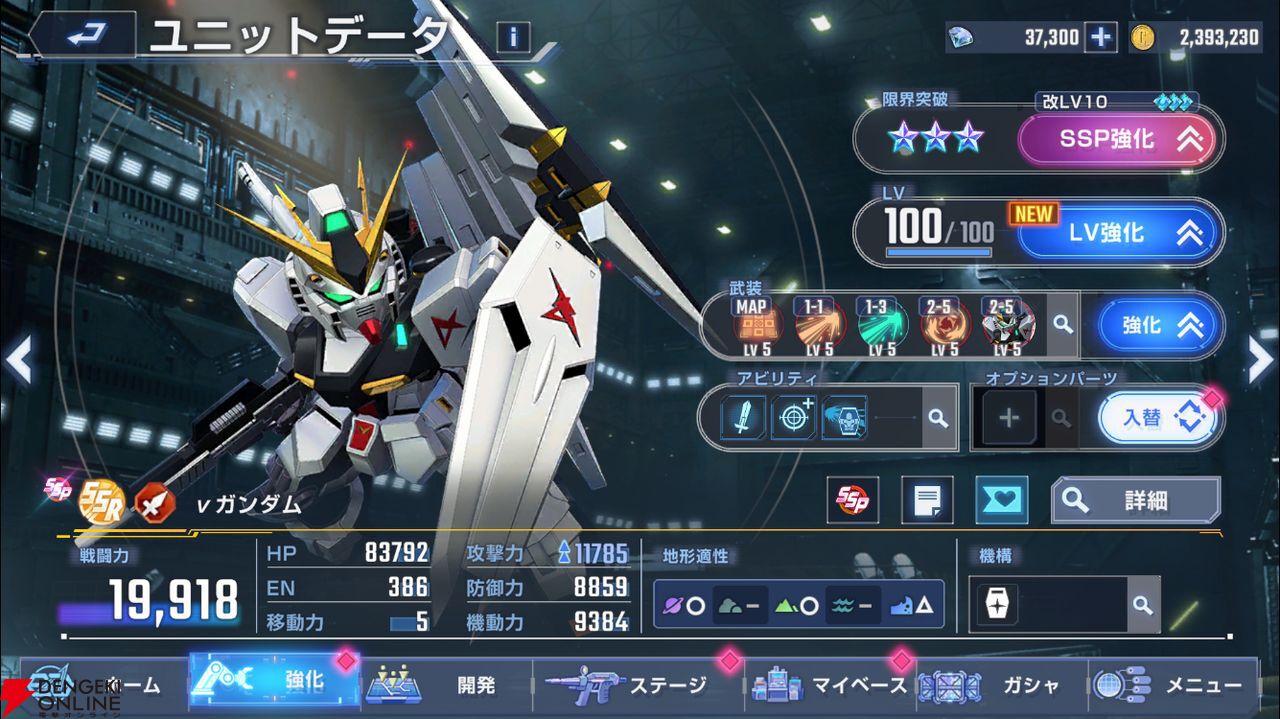Inspect weapons with the magnifier icon
Viewport: 1280px width, 719px height.
[x=1062, y=326]
